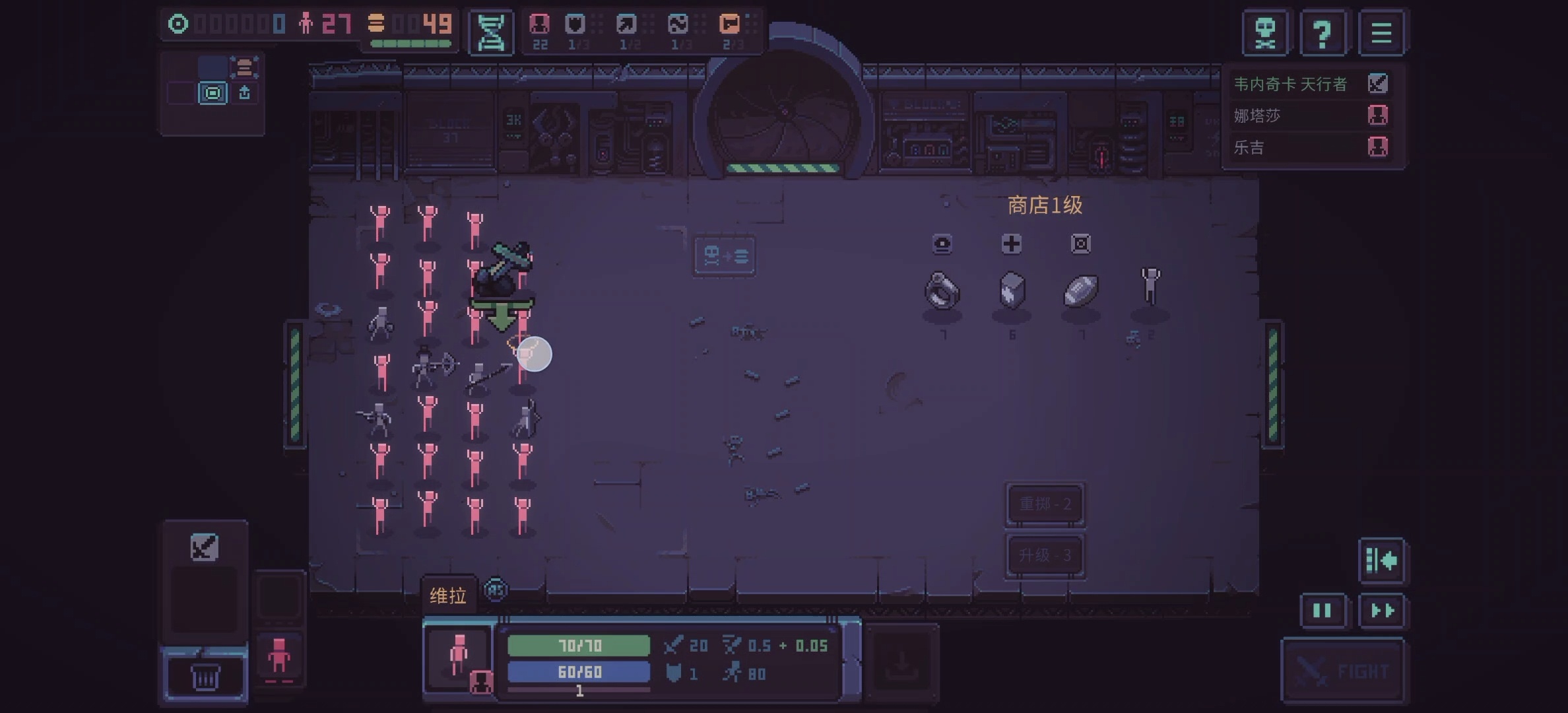Image resolution: width=1568 pixels, height=713 pixels.
Task: Select the pink unit in the reserve slot
Action: [279, 657]
